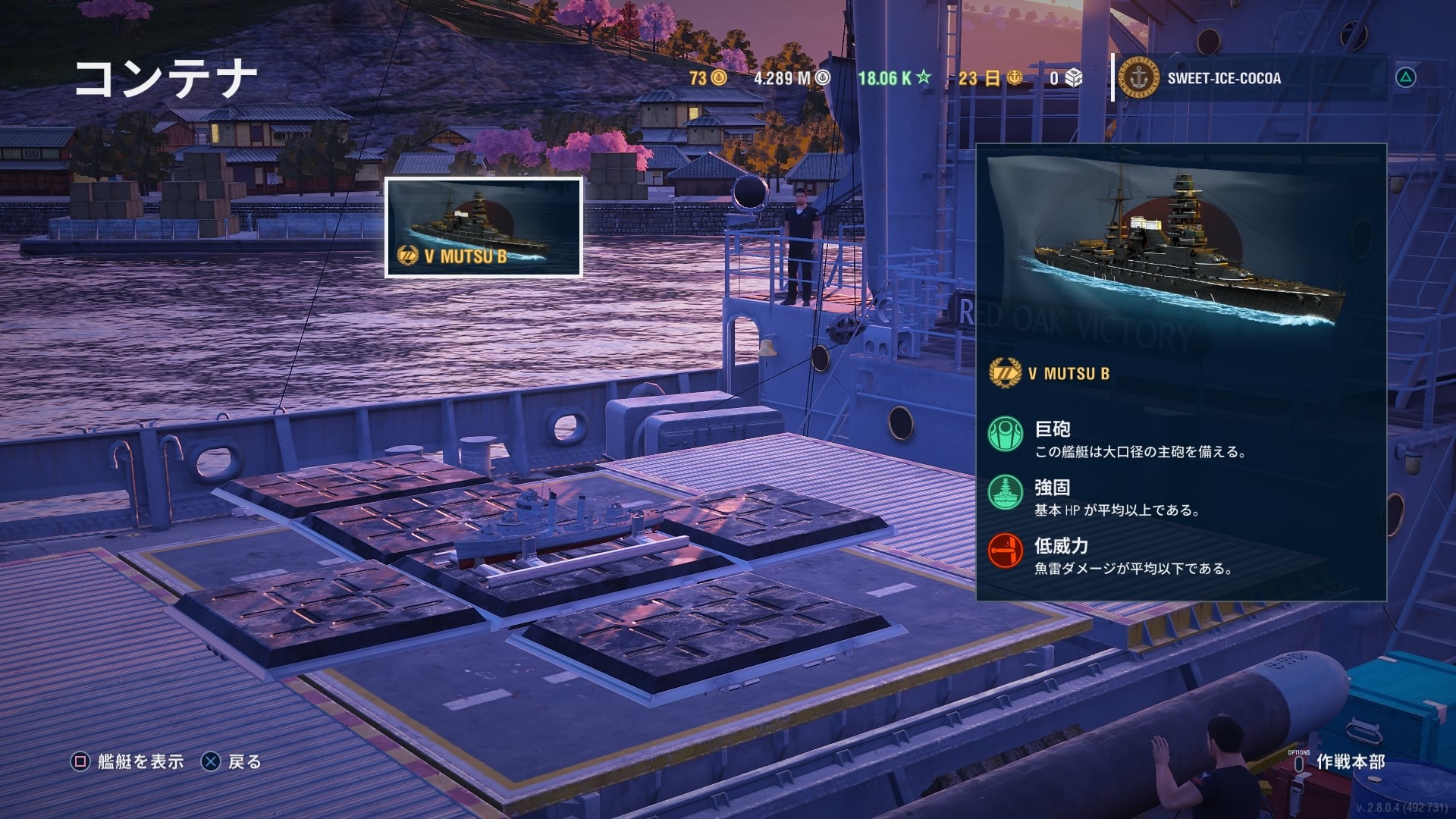Select the V Mutsu B reward card
Screen dimensions: 1456x819
[x=484, y=227]
